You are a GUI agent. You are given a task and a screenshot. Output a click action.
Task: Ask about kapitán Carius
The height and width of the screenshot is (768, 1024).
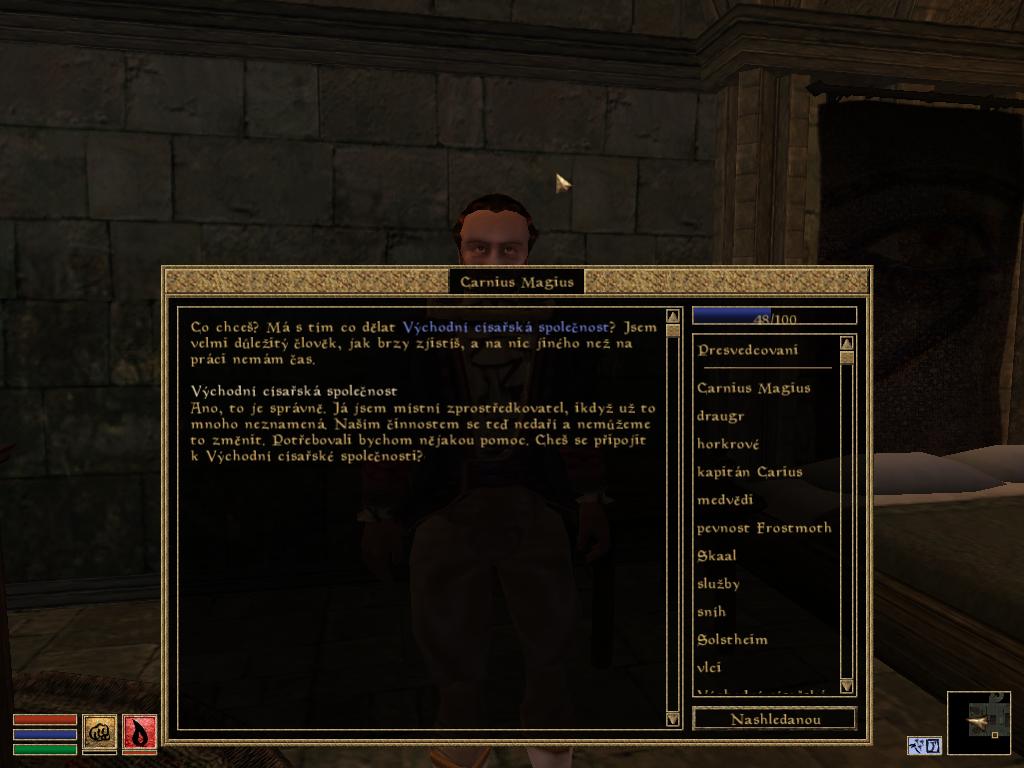pos(749,472)
